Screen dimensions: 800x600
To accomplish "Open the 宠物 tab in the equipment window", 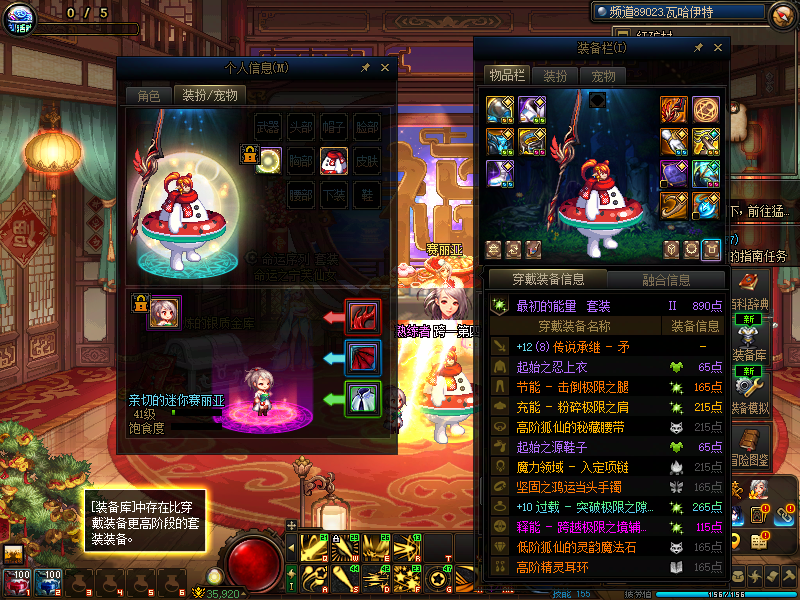I will pos(602,75).
